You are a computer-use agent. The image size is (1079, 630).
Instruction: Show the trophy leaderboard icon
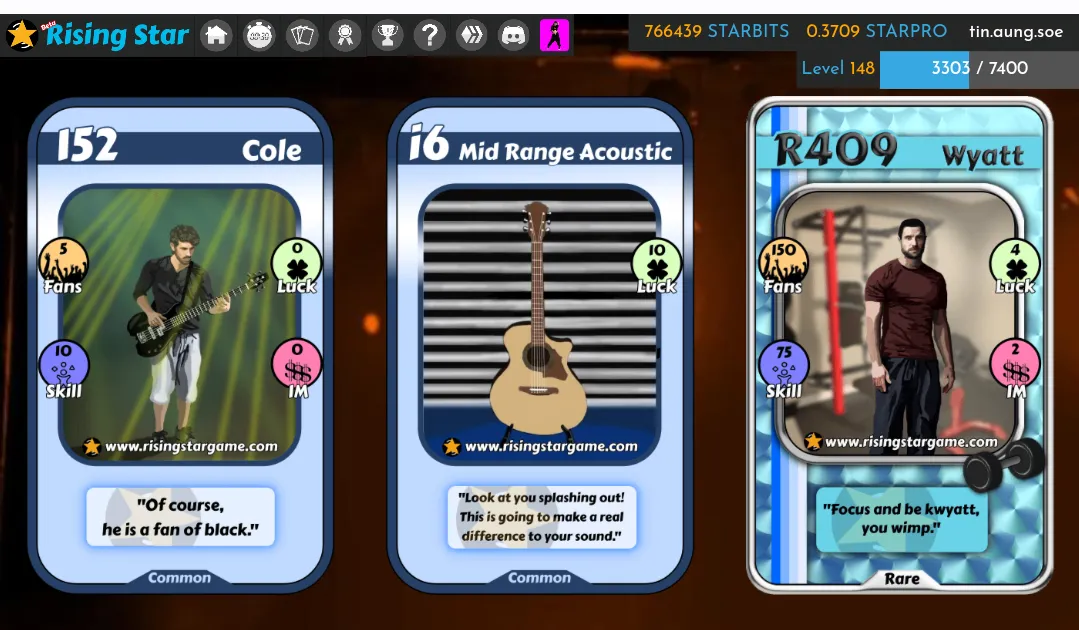tap(387, 36)
